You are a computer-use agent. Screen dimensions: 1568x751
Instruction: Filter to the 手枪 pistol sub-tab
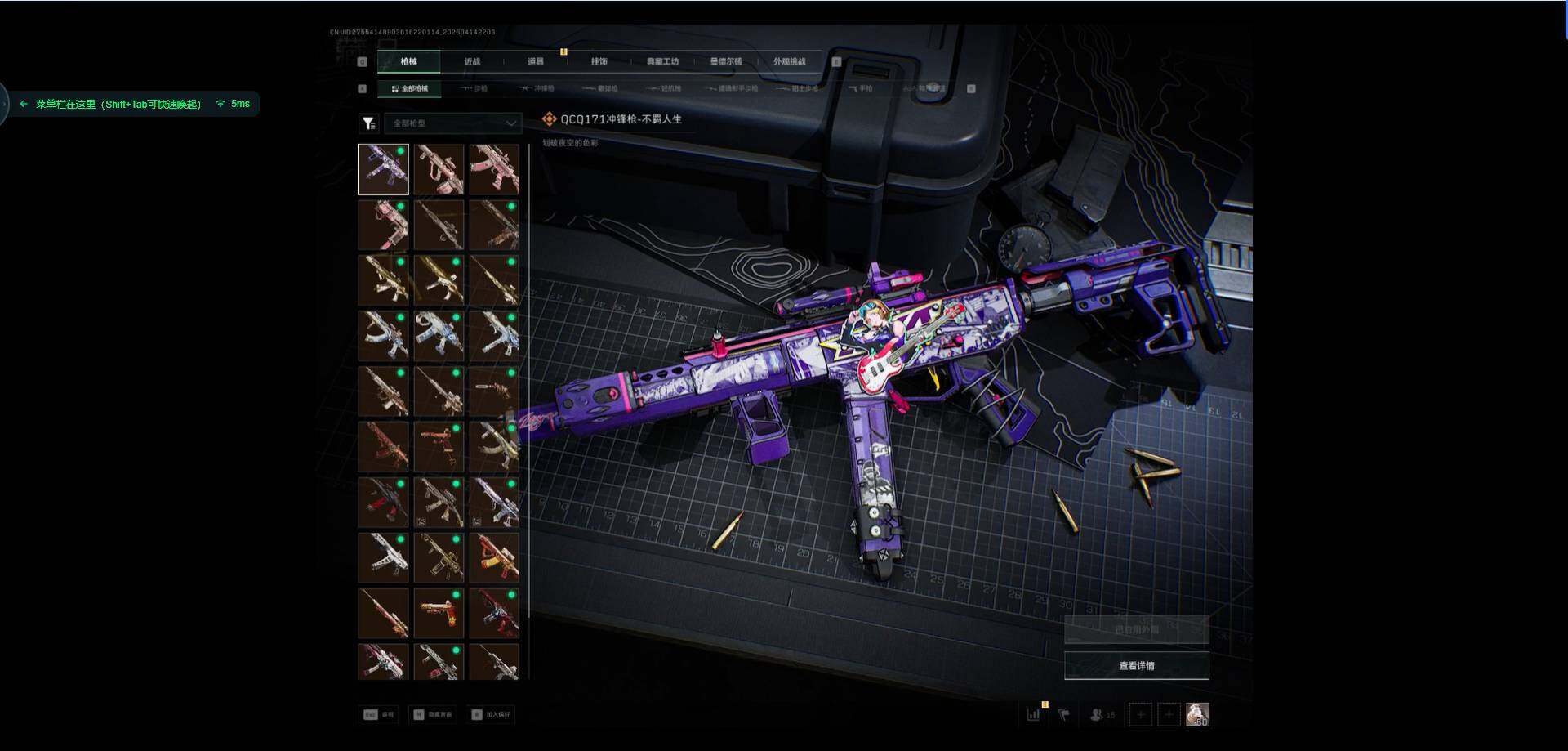(861, 88)
